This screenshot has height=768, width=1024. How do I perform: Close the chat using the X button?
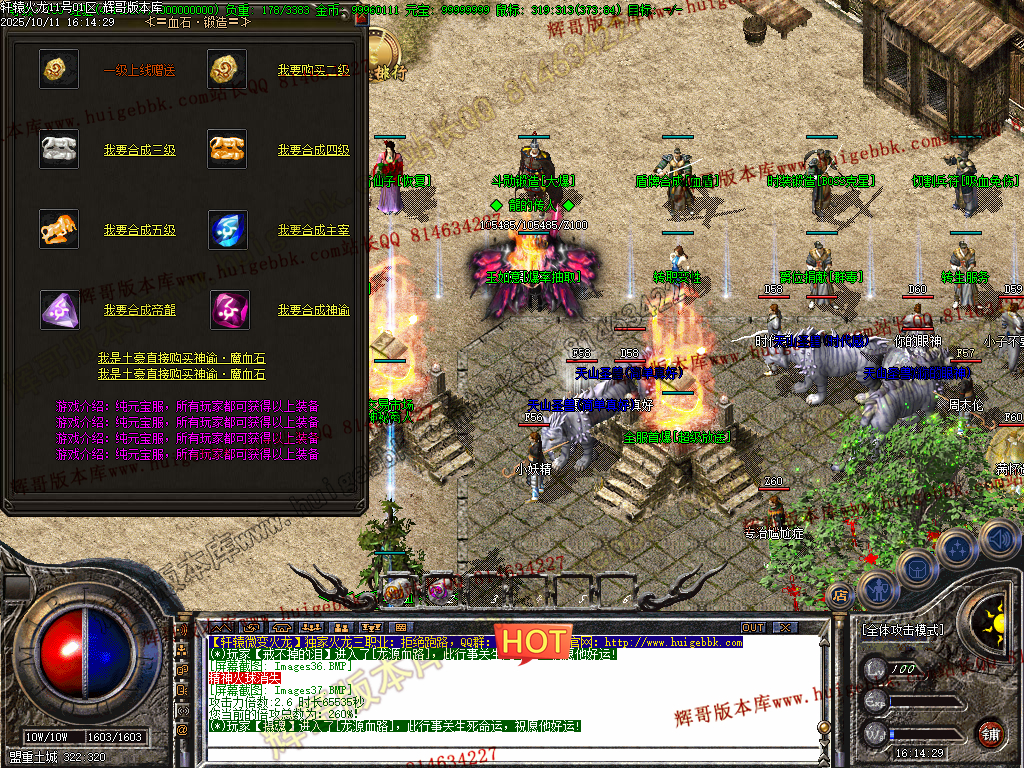[x=785, y=627]
